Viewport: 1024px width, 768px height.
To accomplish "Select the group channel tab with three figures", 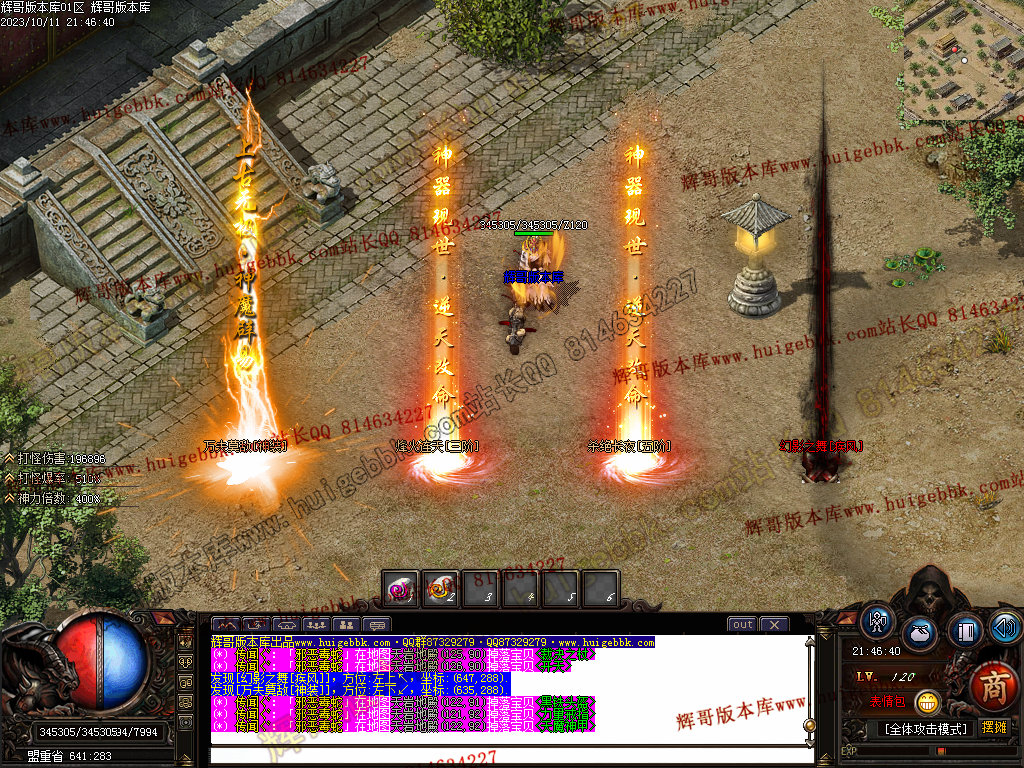I will point(319,625).
